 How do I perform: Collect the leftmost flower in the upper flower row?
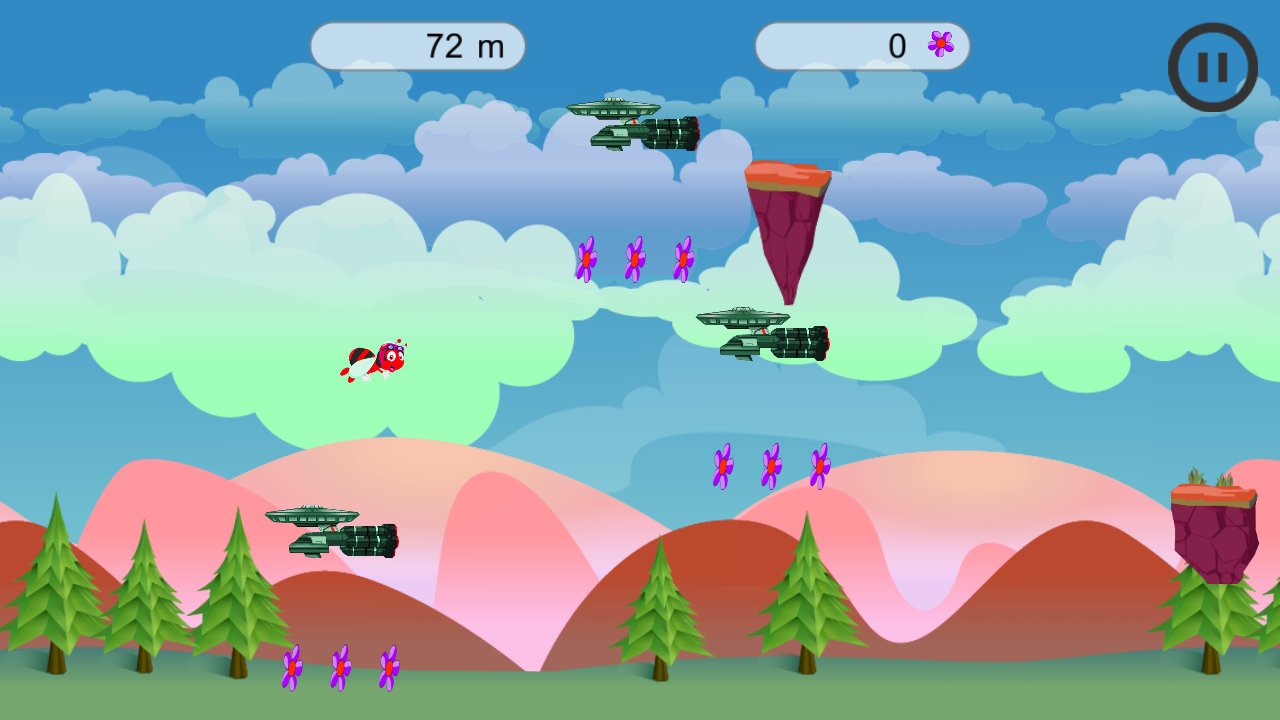[585, 258]
